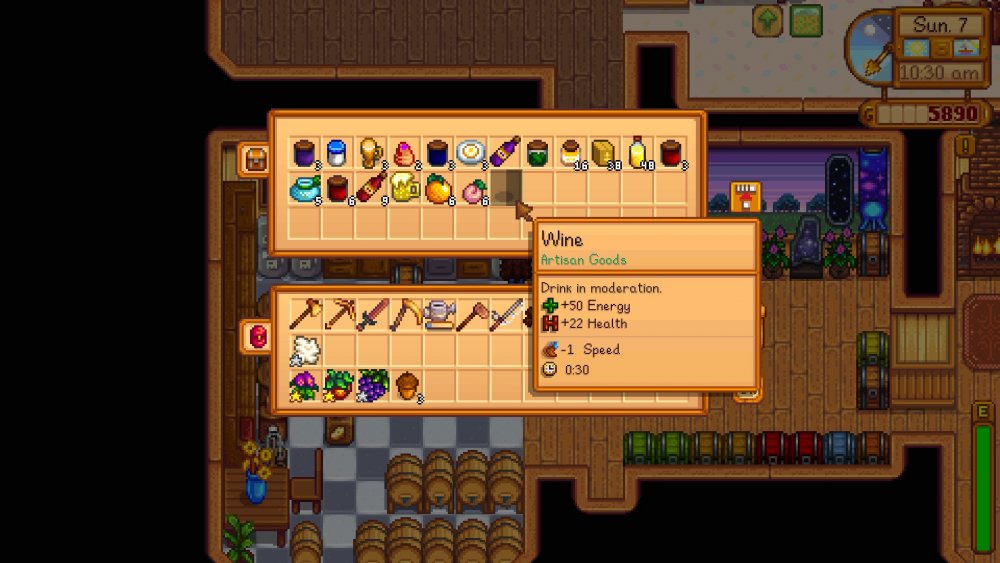This screenshot has height=563, width=1000.
Task: Select the stack of 6 peaches
Action: (x=471, y=187)
